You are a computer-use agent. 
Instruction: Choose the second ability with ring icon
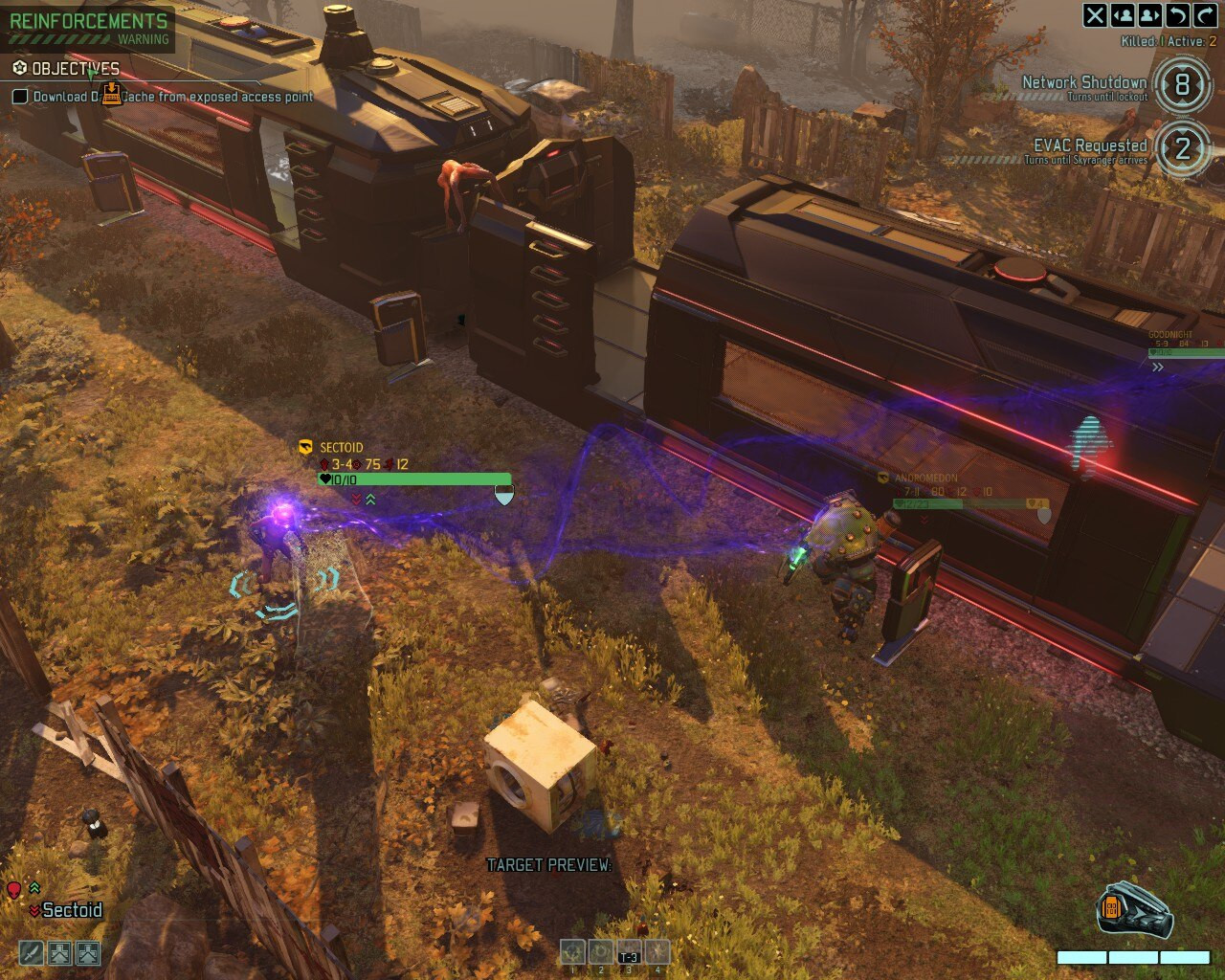pos(601,952)
